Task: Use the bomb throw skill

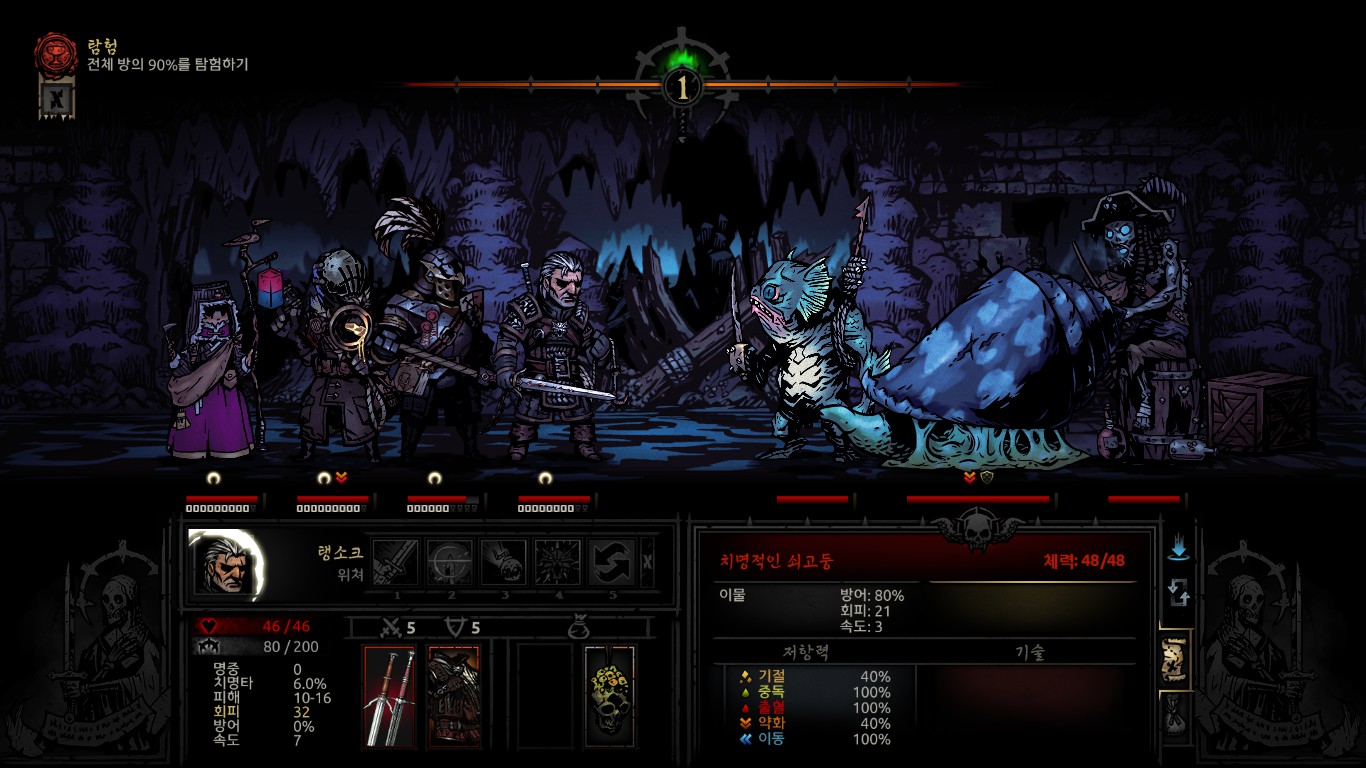Action: pyautogui.click(x=504, y=562)
